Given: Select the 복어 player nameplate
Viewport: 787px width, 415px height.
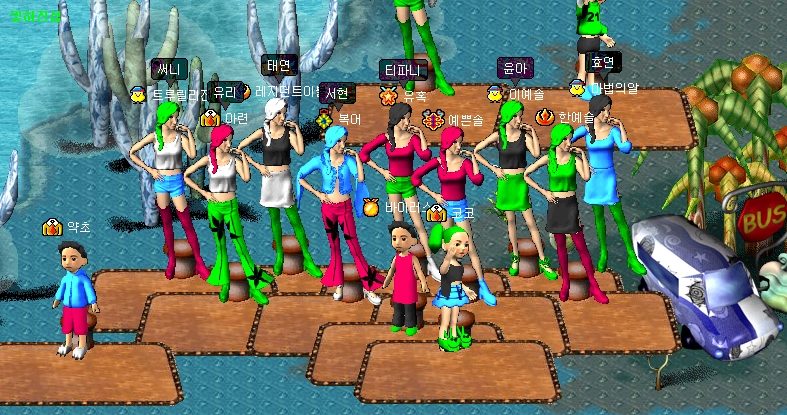Looking at the screenshot, I should (x=349, y=118).
